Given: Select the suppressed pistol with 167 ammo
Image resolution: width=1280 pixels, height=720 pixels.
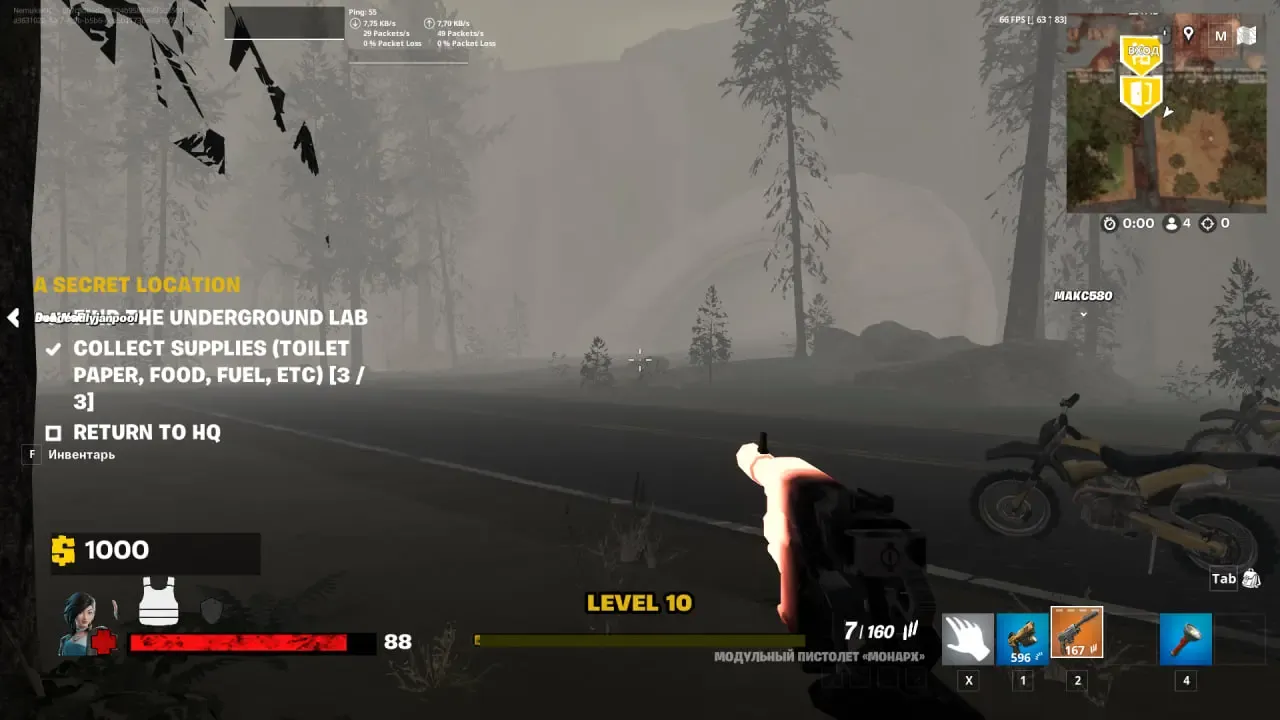Looking at the screenshot, I should [x=1077, y=633].
